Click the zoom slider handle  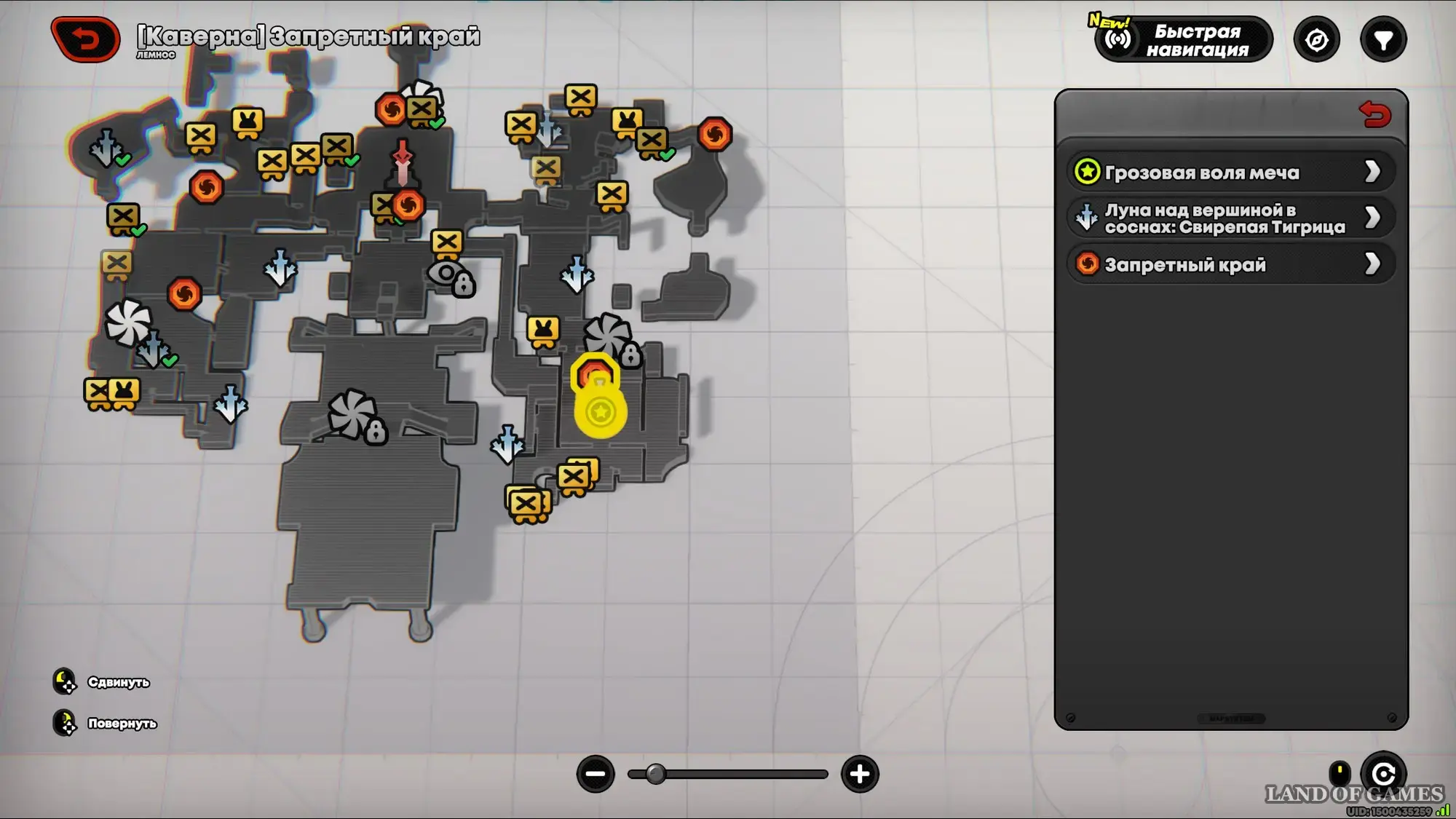click(655, 774)
